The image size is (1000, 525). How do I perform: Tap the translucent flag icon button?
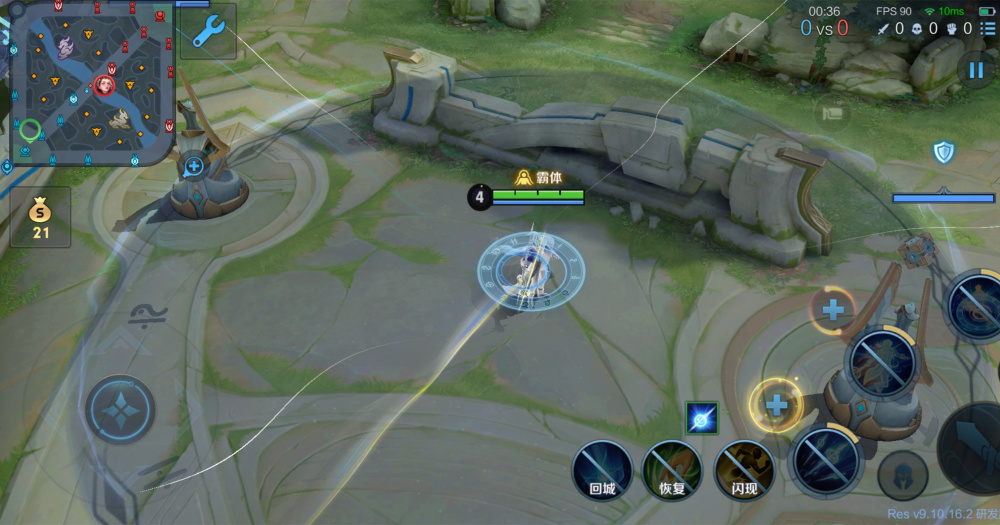point(831,113)
